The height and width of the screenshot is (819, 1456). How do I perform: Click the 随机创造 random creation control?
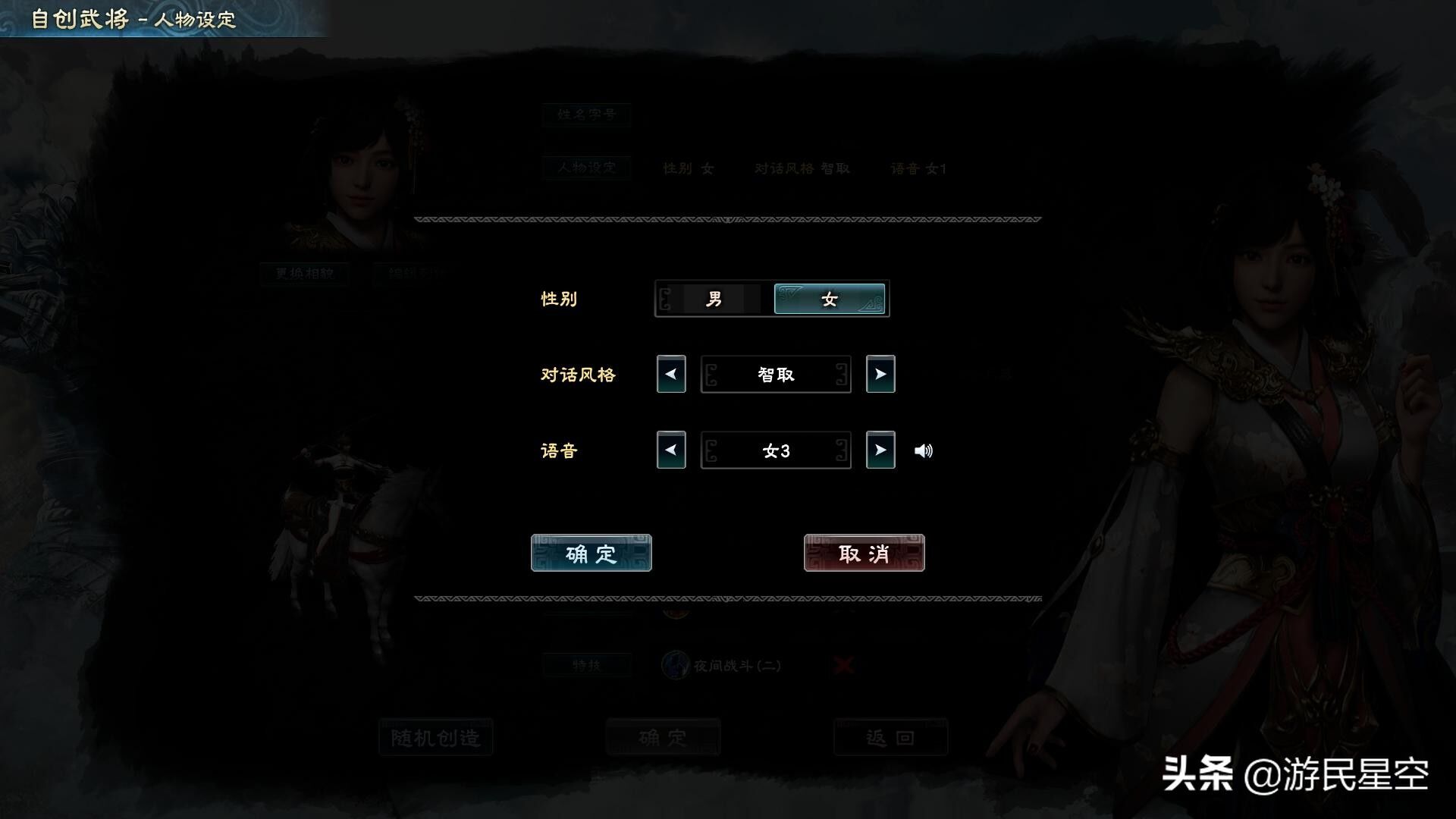[435, 737]
